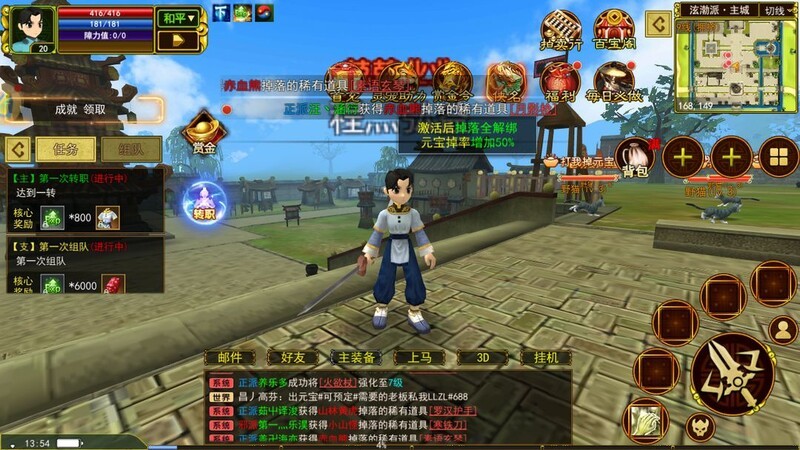The image size is (800, 450).
Task: Open the player character portrait
Action: coord(29,28)
